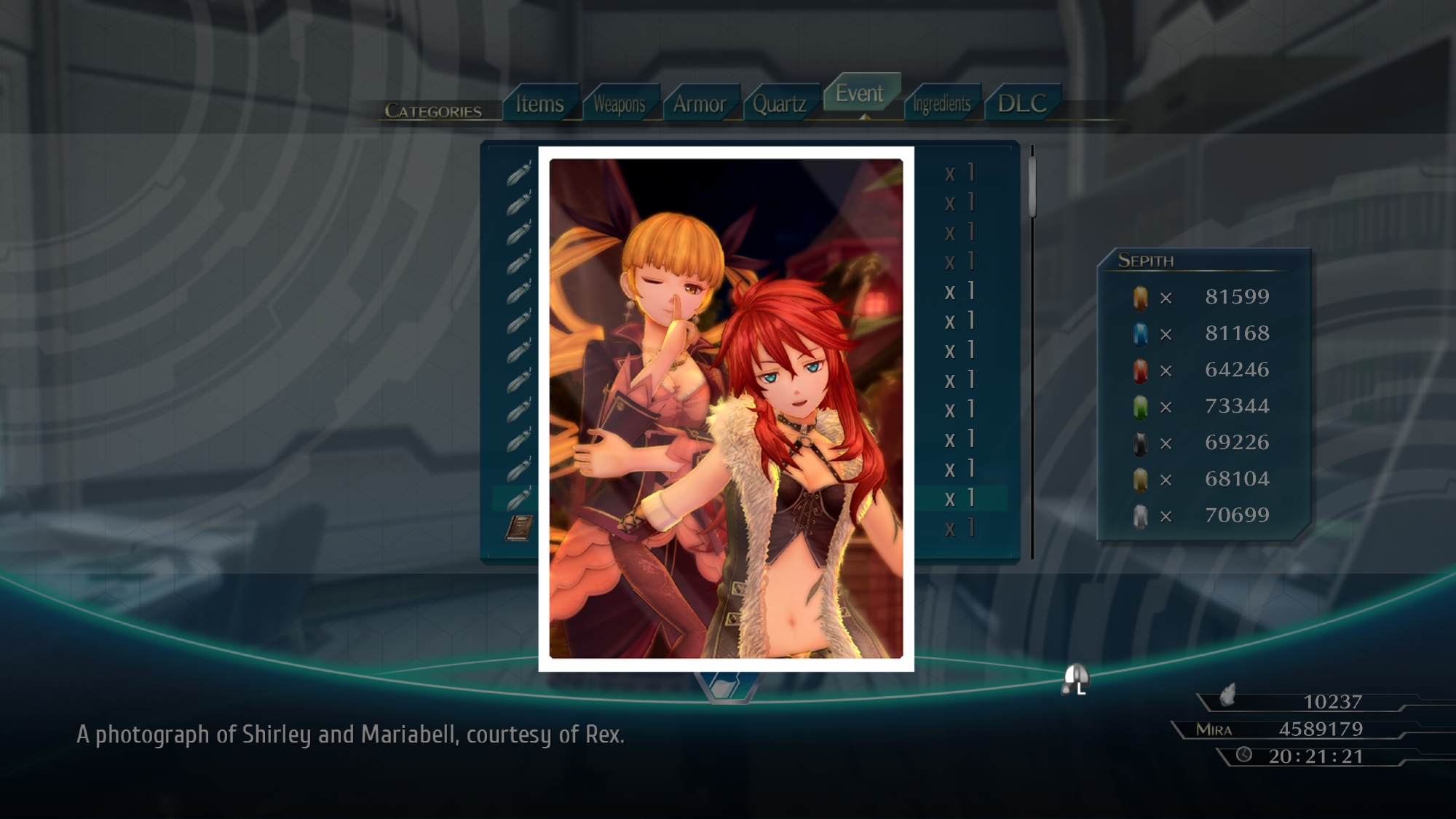Switch to the Items category tab

539,104
